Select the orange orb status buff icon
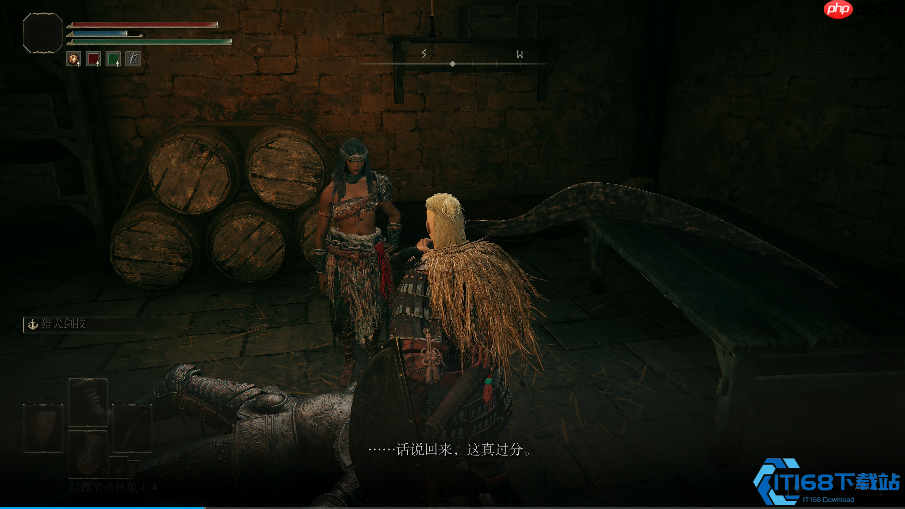Viewport: 905px width, 509px height. point(73,59)
